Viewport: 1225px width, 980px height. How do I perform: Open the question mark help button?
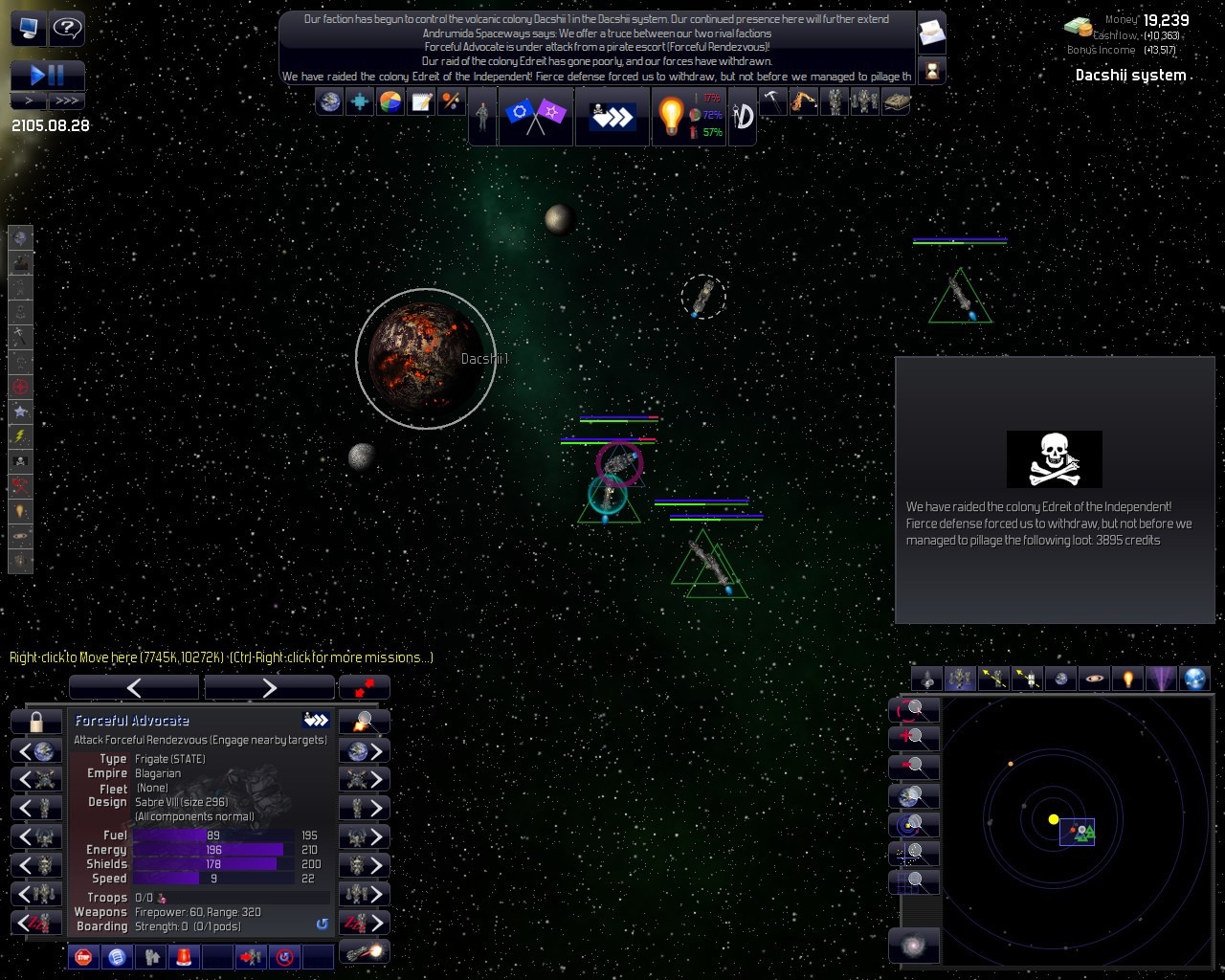(x=66, y=29)
